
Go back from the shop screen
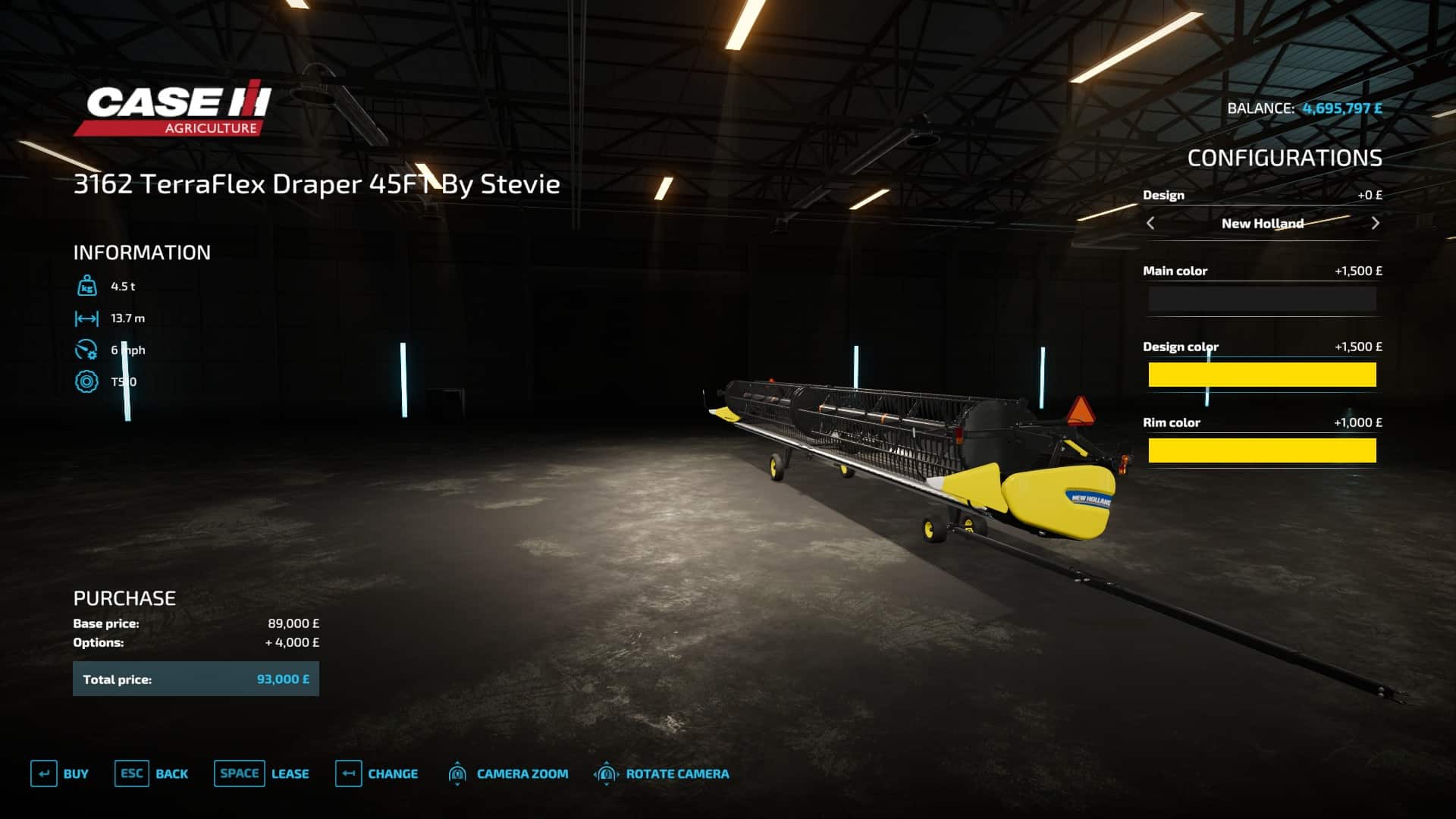tap(152, 773)
